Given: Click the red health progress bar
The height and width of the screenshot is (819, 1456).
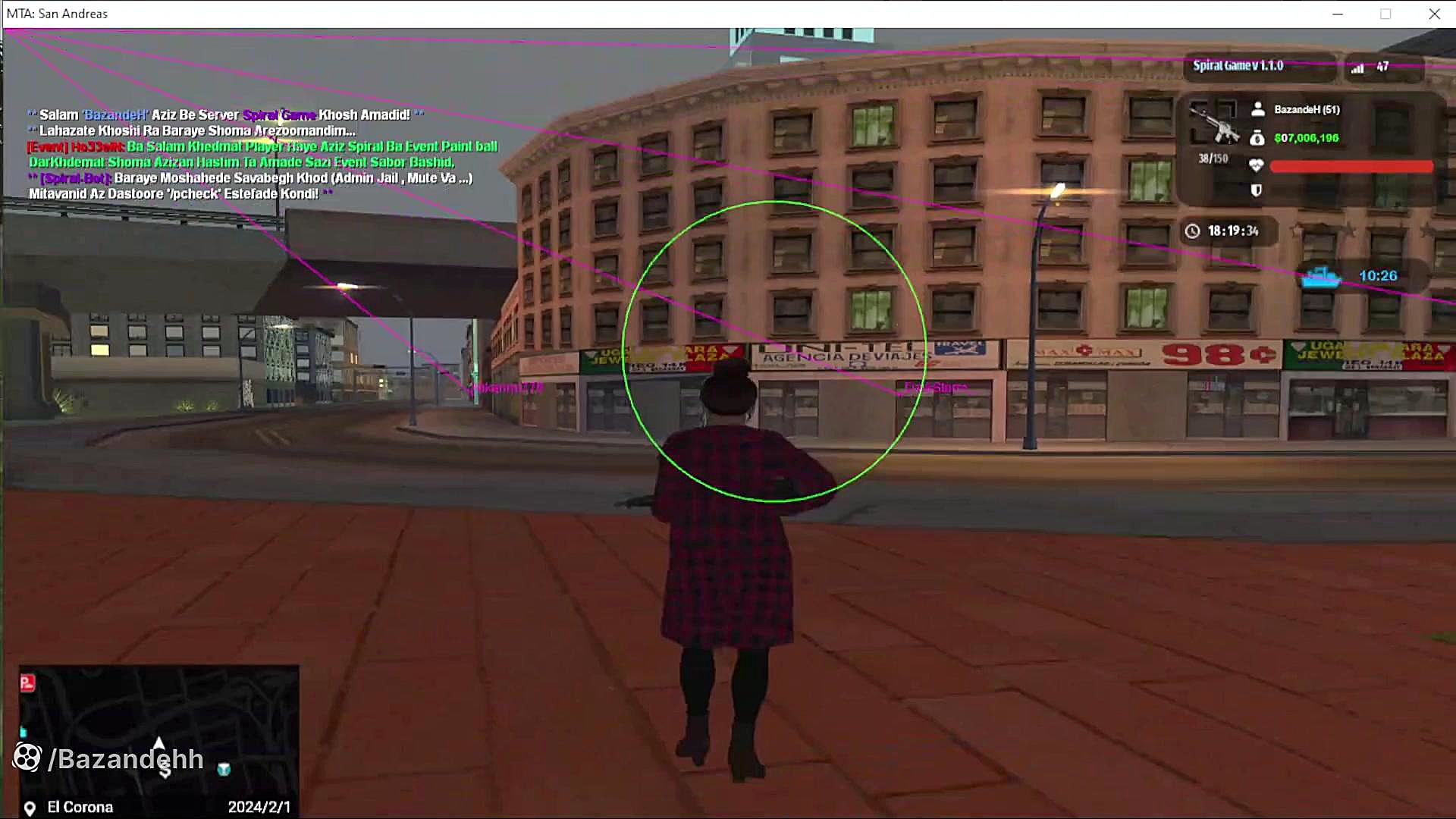Looking at the screenshot, I should coord(1350,166).
